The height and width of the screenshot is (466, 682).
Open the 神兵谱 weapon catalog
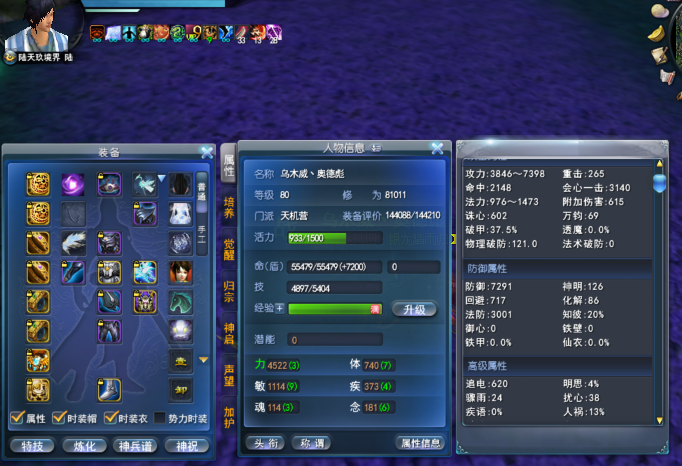tap(135, 445)
